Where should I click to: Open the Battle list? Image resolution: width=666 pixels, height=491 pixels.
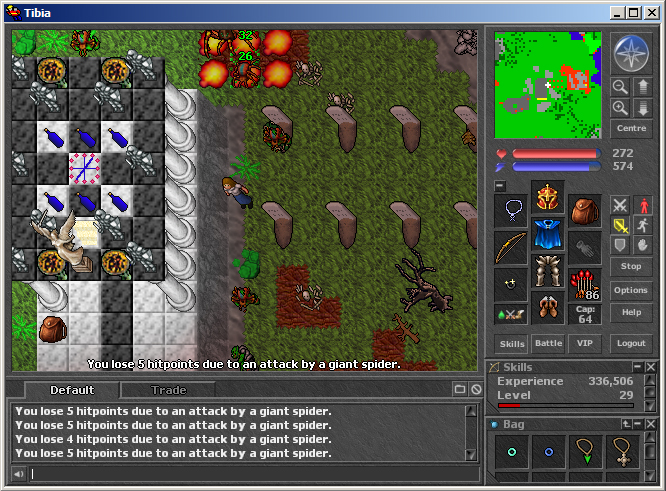(549, 343)
